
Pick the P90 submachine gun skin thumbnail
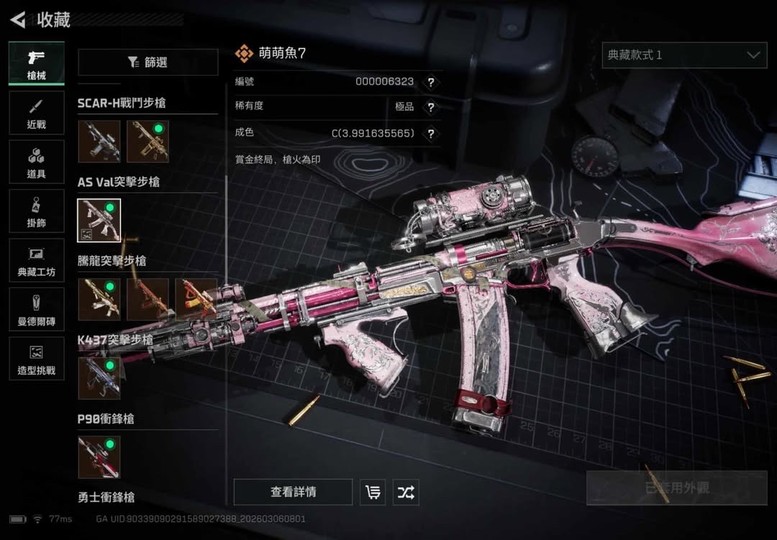[99, 457]
